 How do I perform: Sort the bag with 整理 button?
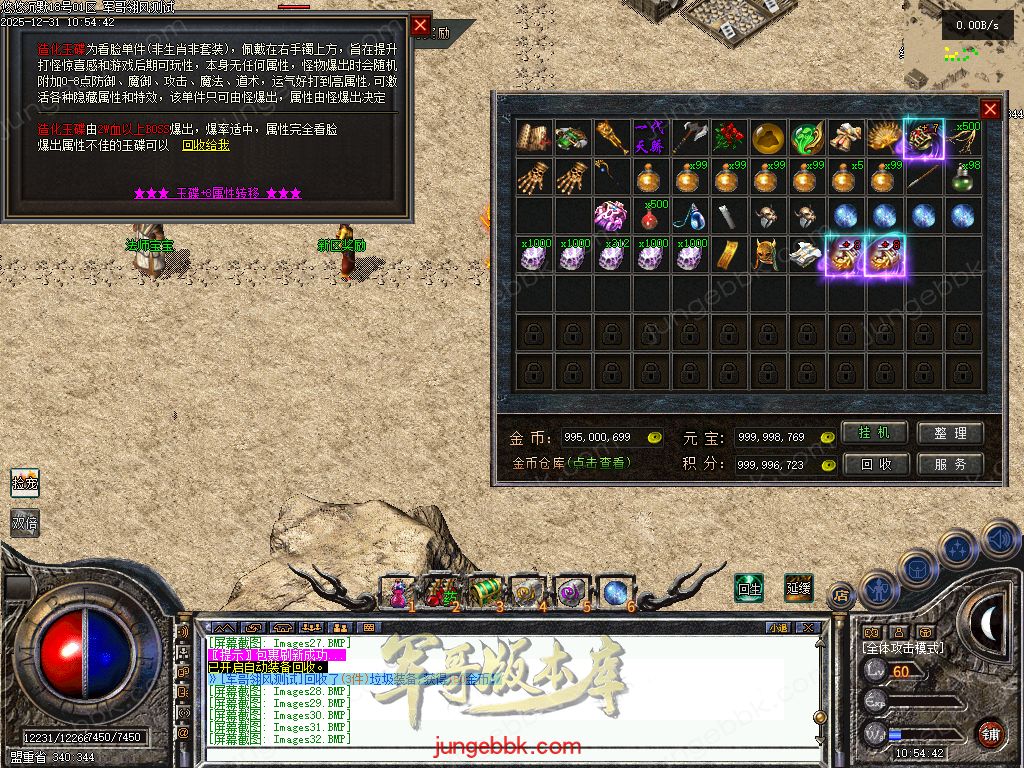(950, 433)
